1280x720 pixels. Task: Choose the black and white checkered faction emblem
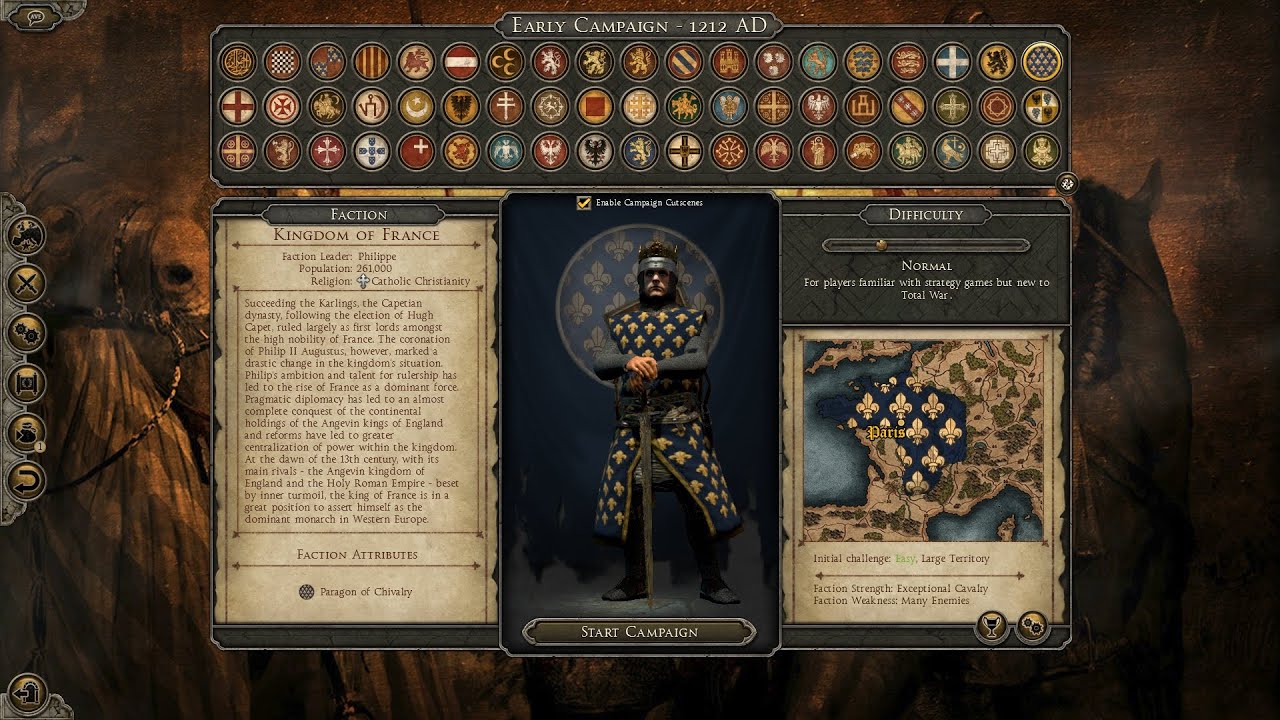(x=282, y=62)
